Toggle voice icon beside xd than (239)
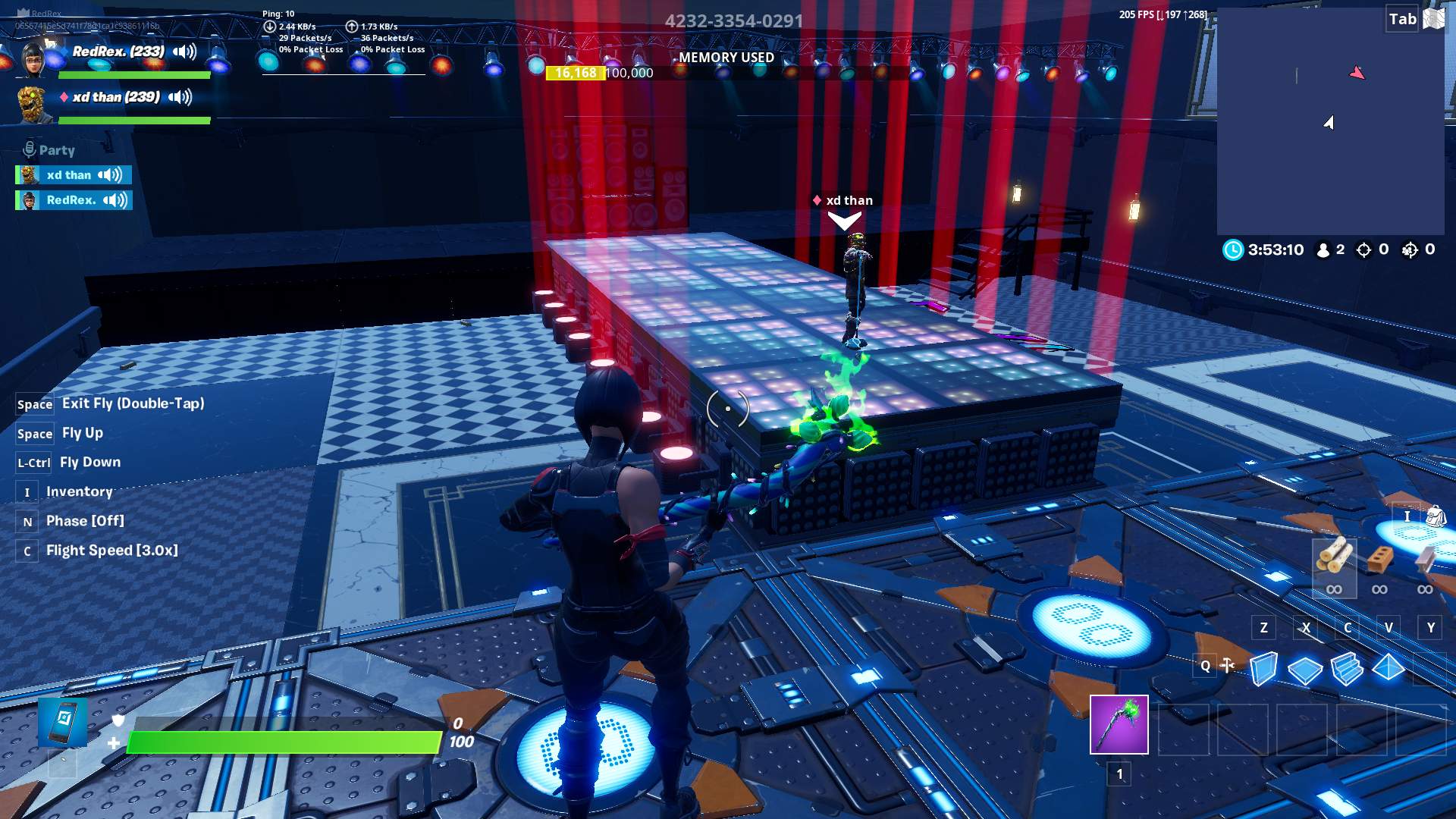This screenshot has width=1456, height=819. click(x=180, y=97)
